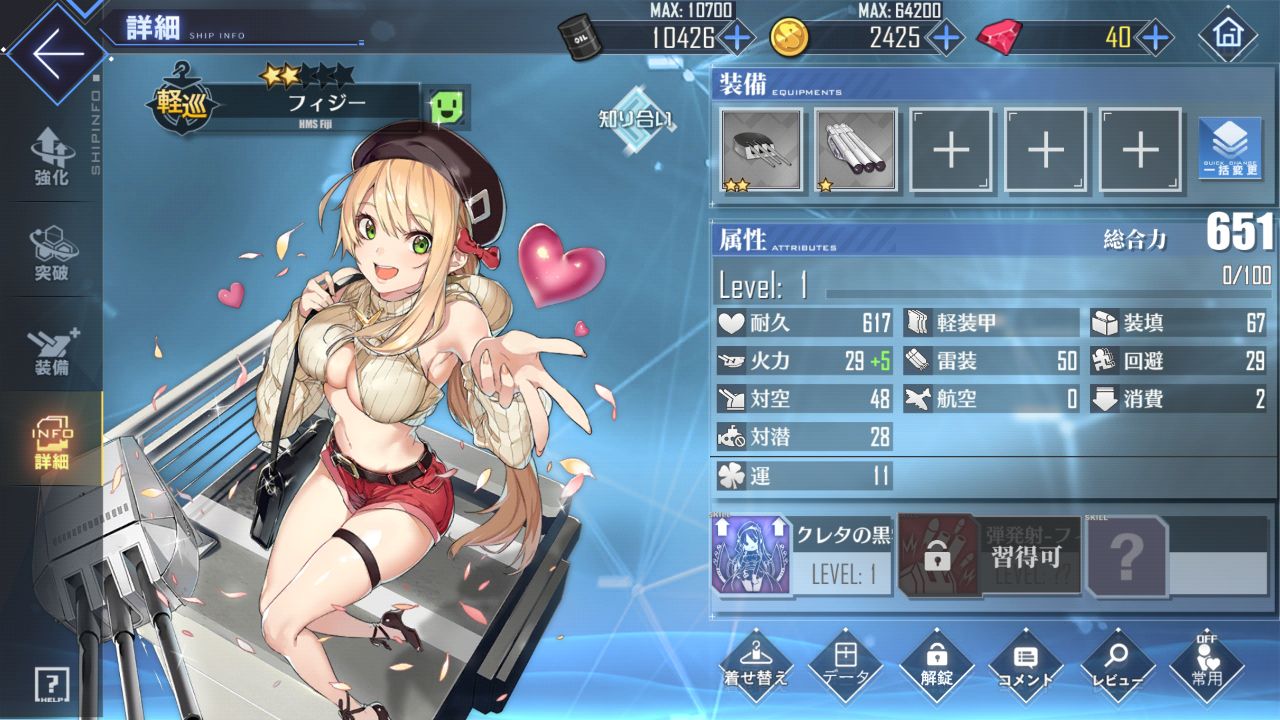Add more oil with the plus button

click(737, 38)
